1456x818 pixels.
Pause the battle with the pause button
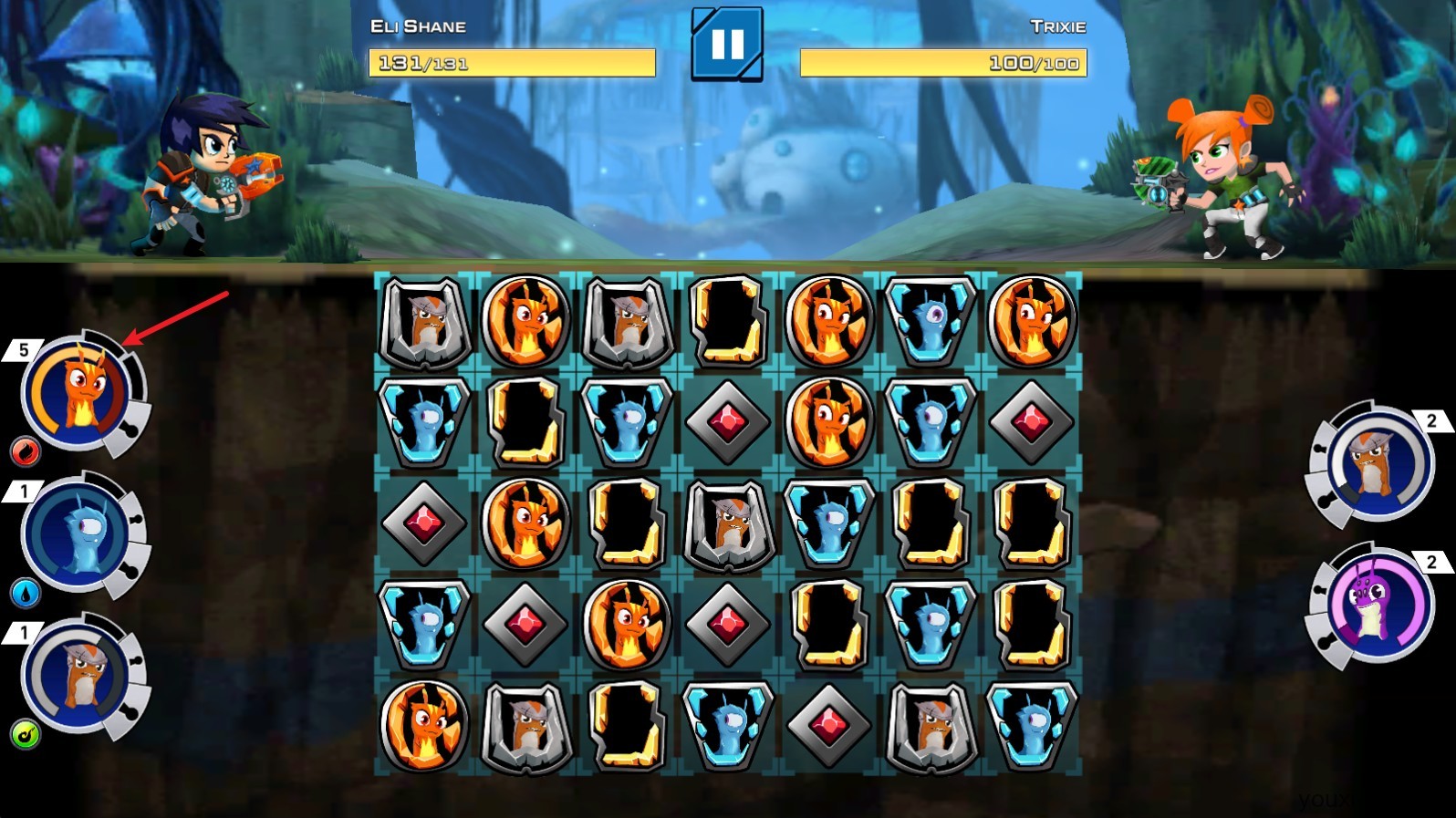(x=727, y=45)
